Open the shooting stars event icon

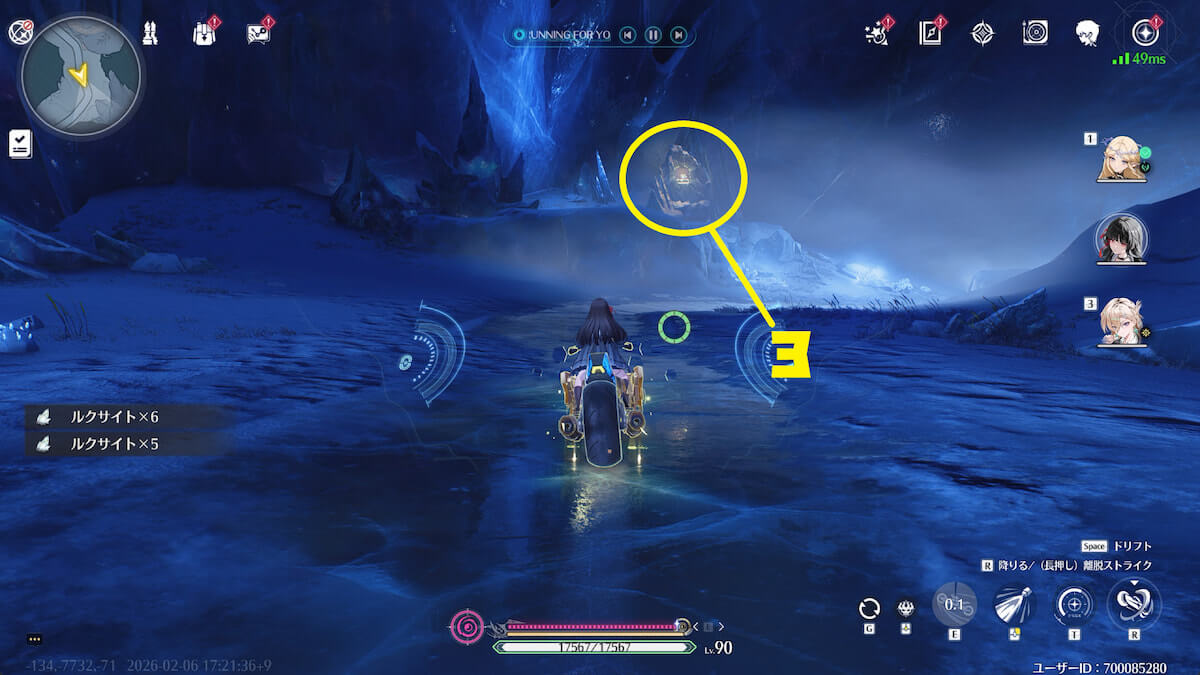click(x=876, y=34)
